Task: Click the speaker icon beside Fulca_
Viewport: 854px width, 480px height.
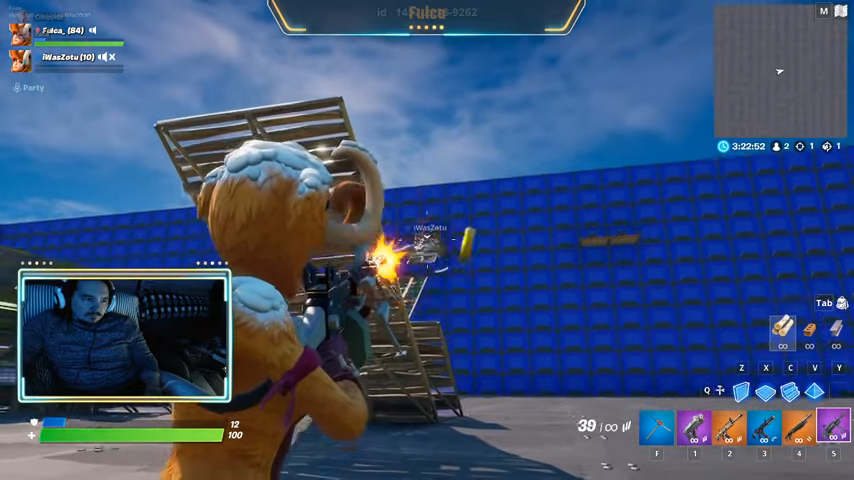Action: 93,31
